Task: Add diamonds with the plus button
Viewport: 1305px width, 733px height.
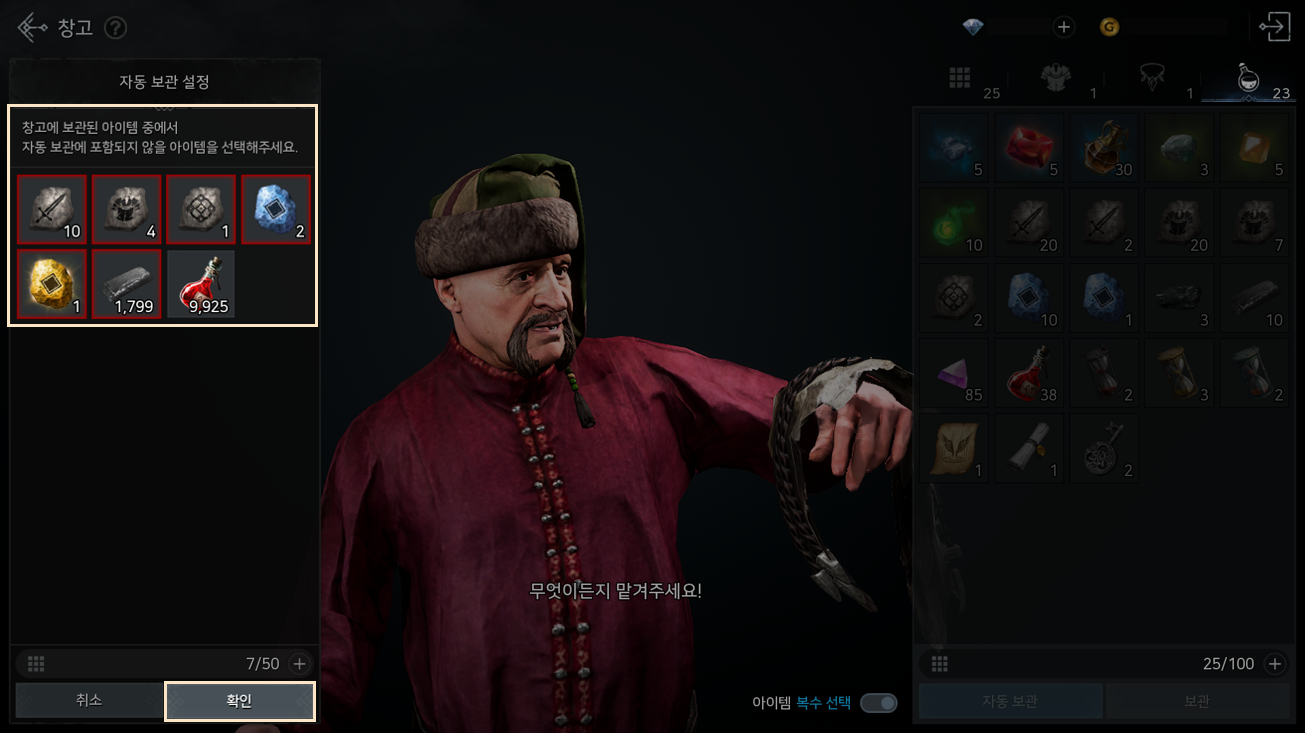Action: [x=1064, y=27]
